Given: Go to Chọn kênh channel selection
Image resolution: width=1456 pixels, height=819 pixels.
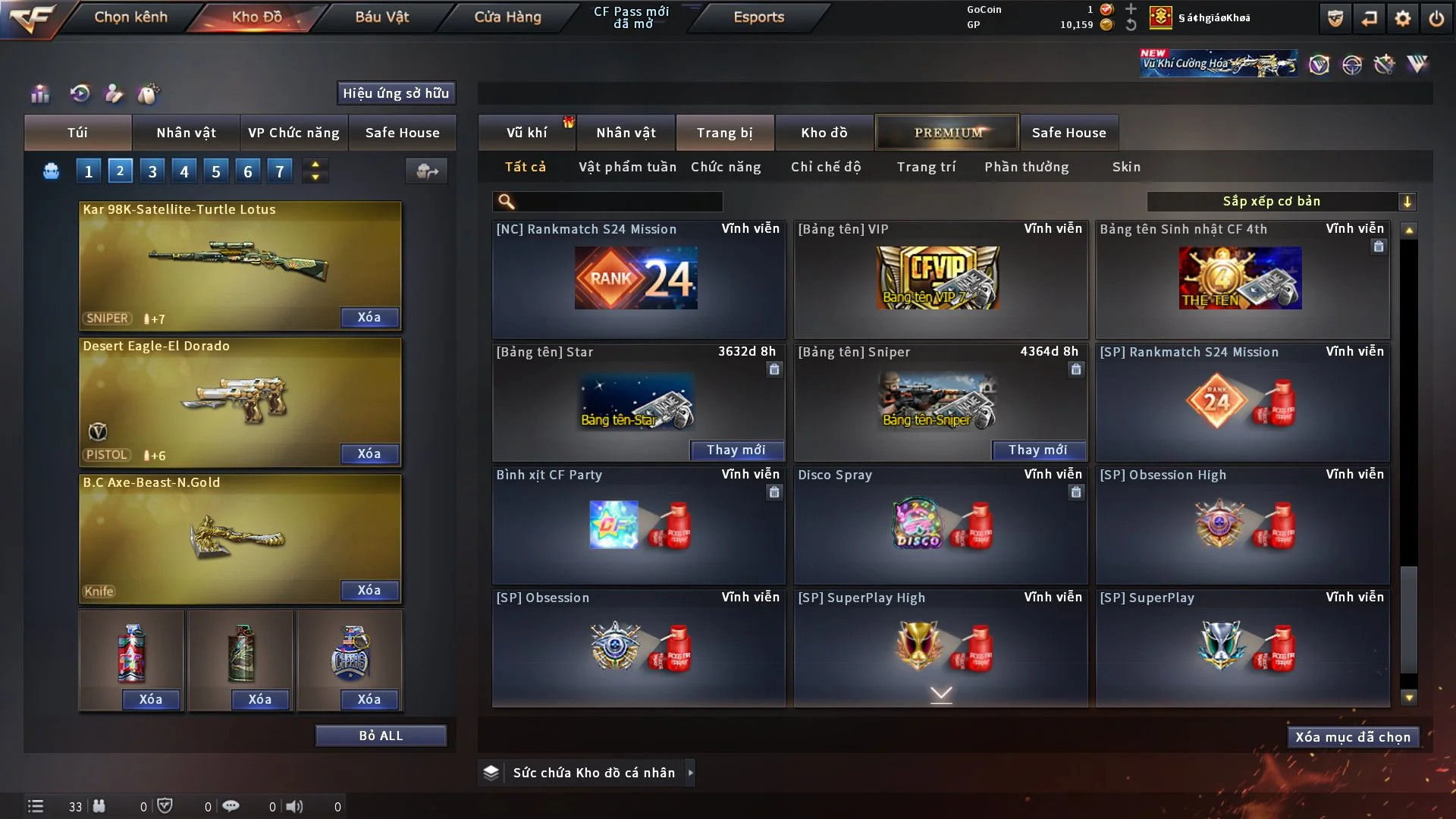Looking at the screenshot, I should coord(130,17).
